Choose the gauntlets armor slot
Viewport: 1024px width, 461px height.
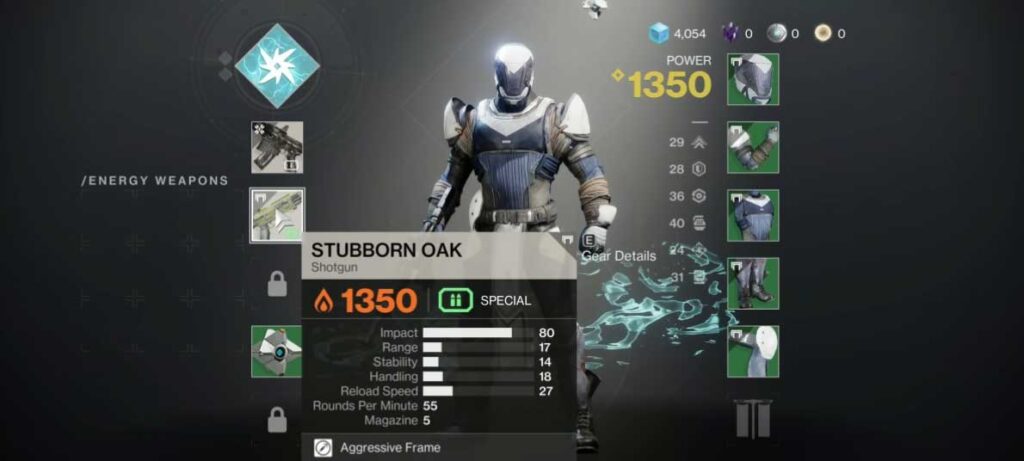753,147
